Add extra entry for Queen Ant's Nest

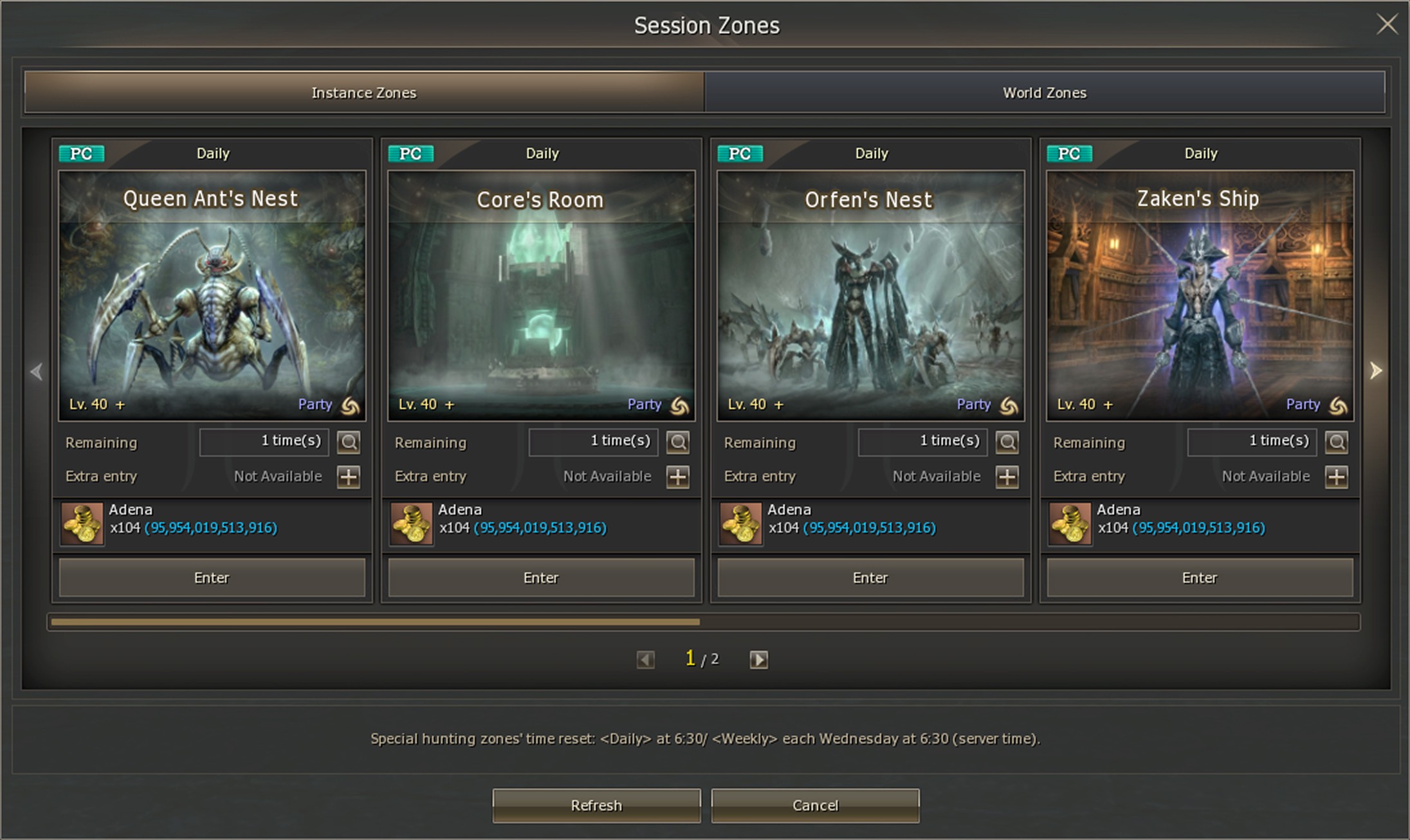pyautogui.click(x=349, y=477)
